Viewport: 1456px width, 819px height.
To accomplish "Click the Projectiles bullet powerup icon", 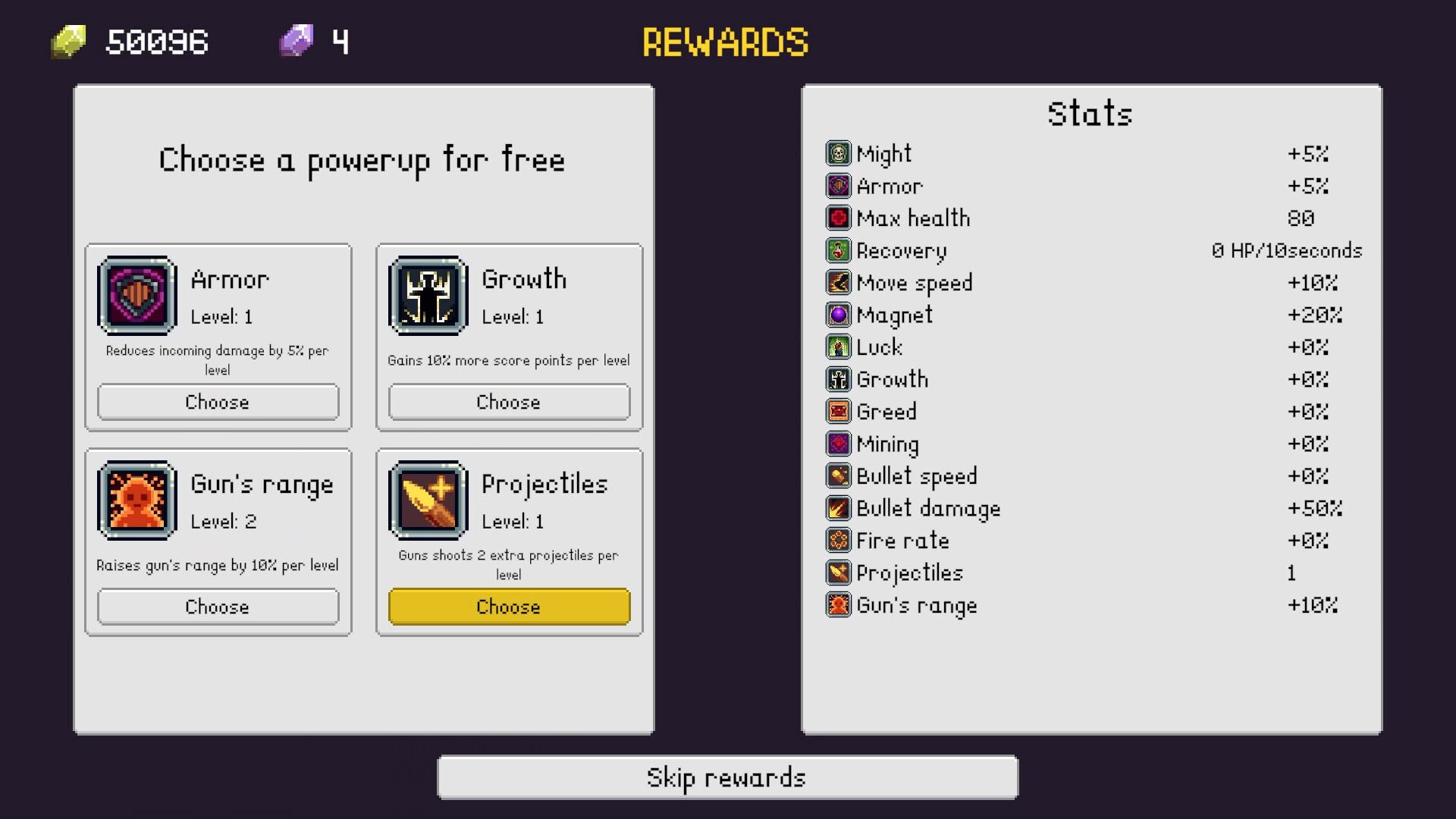I will (x=427, y=501).
